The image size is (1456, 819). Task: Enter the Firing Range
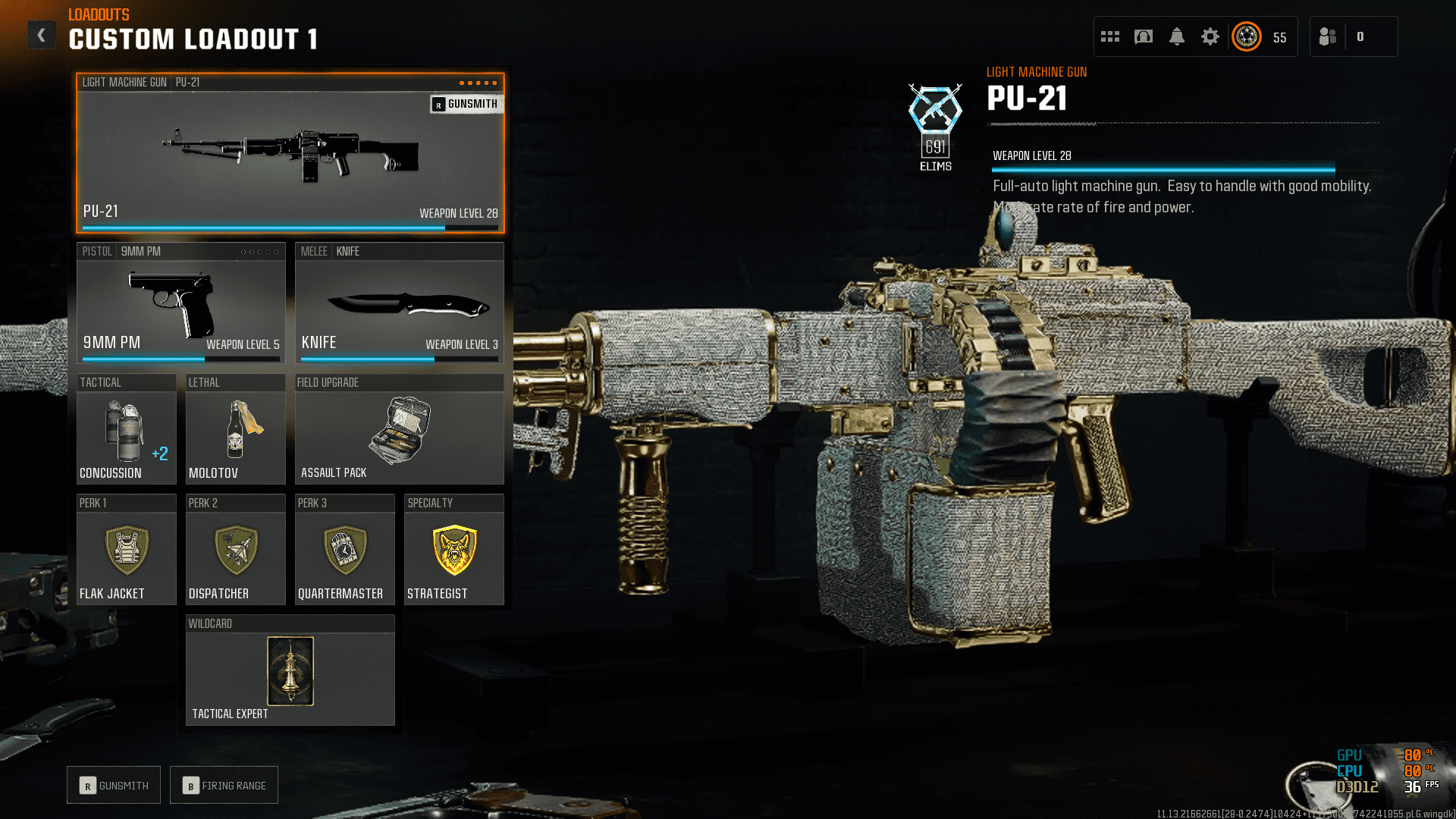(224, 786)
